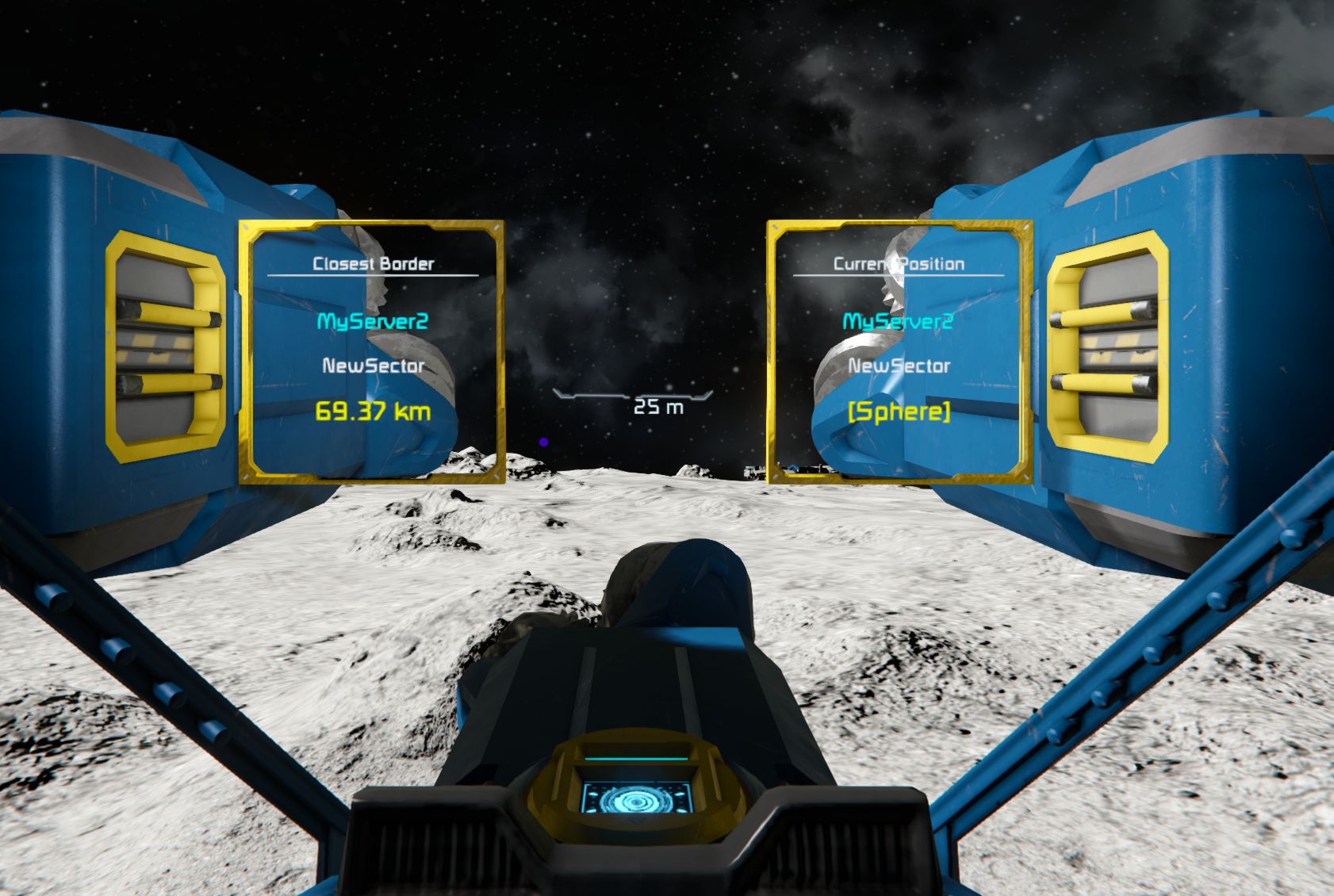Click the yellow-framed right HUD screen
This screenshot has height=896, width=1334.
(898, 353)
